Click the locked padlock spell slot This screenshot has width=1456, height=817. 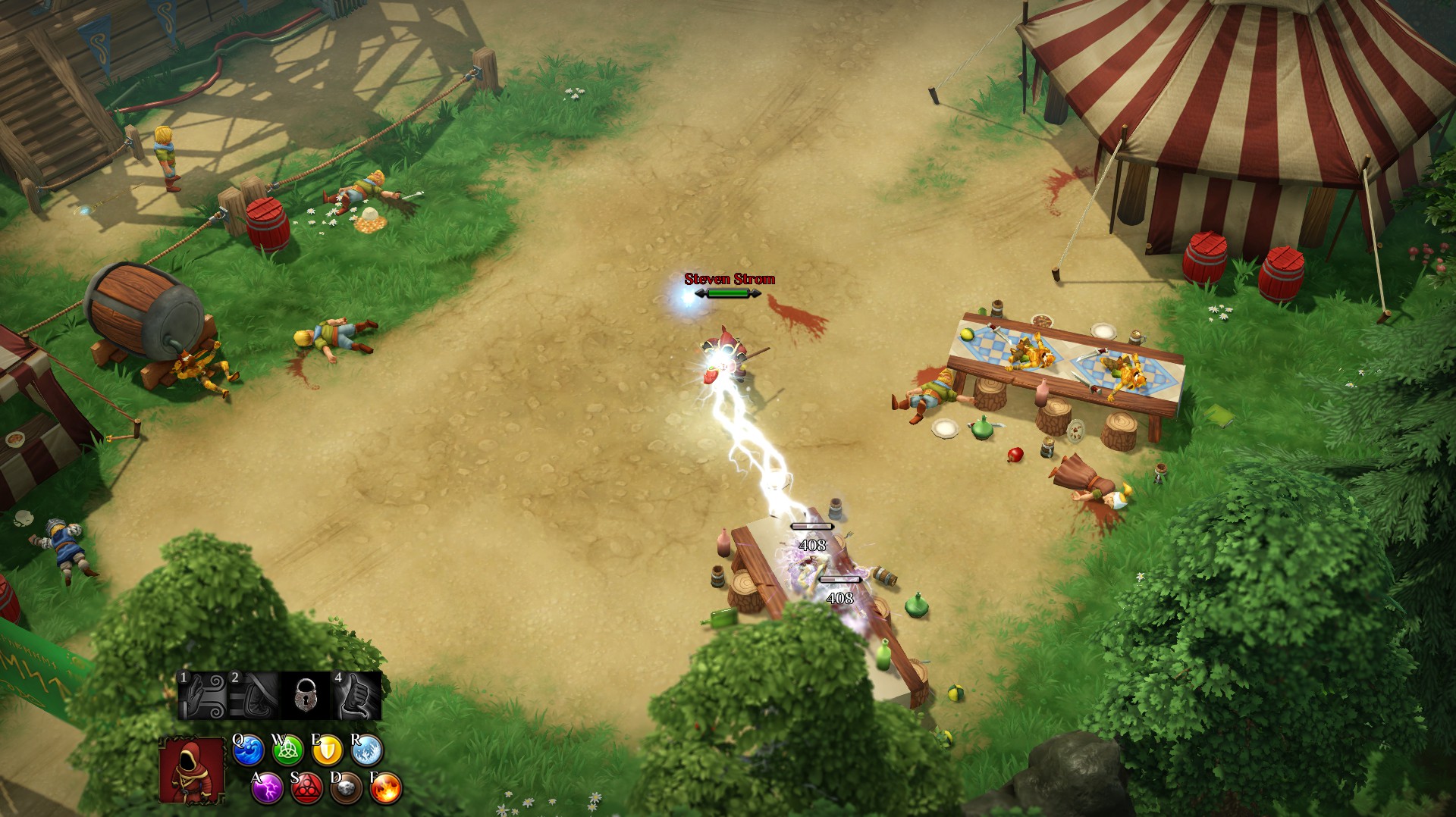click(x=305, y=696)
